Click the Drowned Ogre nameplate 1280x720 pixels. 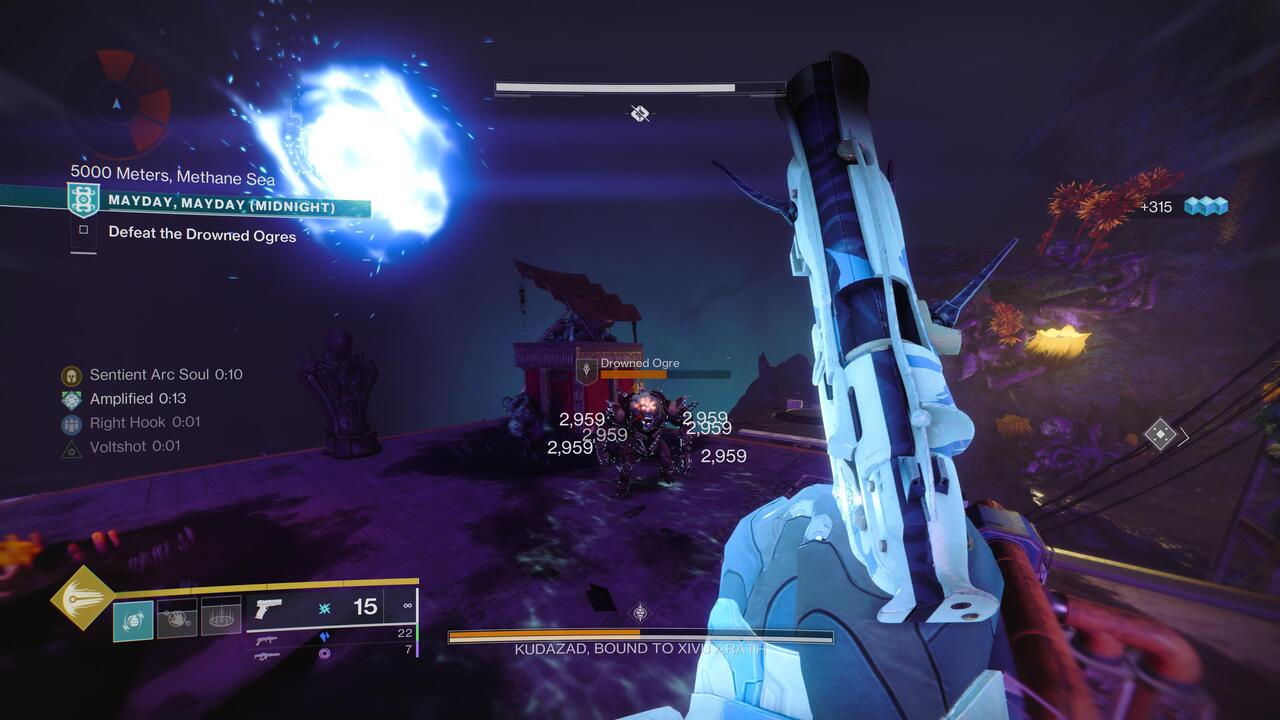point(639,362)
